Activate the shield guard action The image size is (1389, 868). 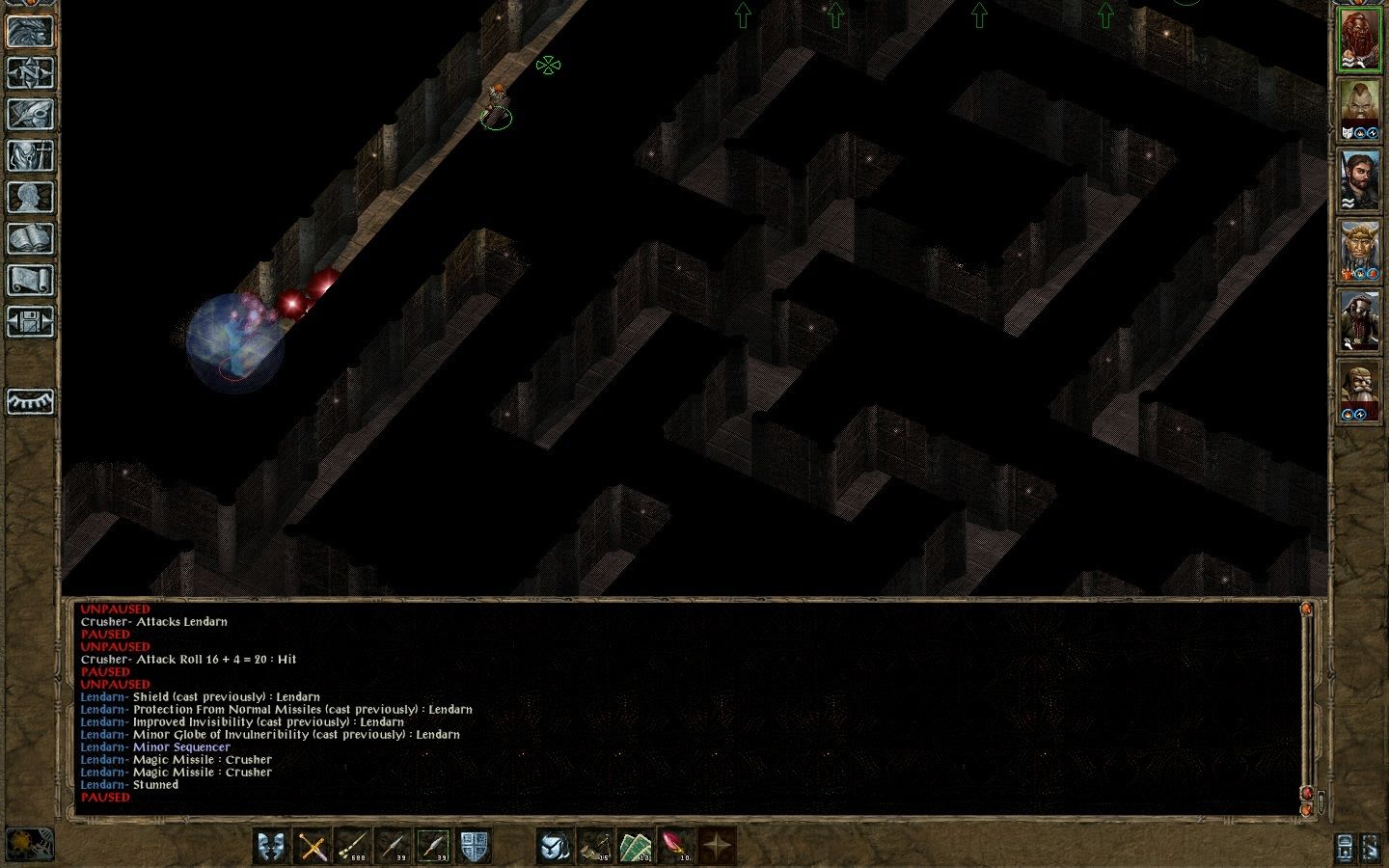click(x=474, y=846)
